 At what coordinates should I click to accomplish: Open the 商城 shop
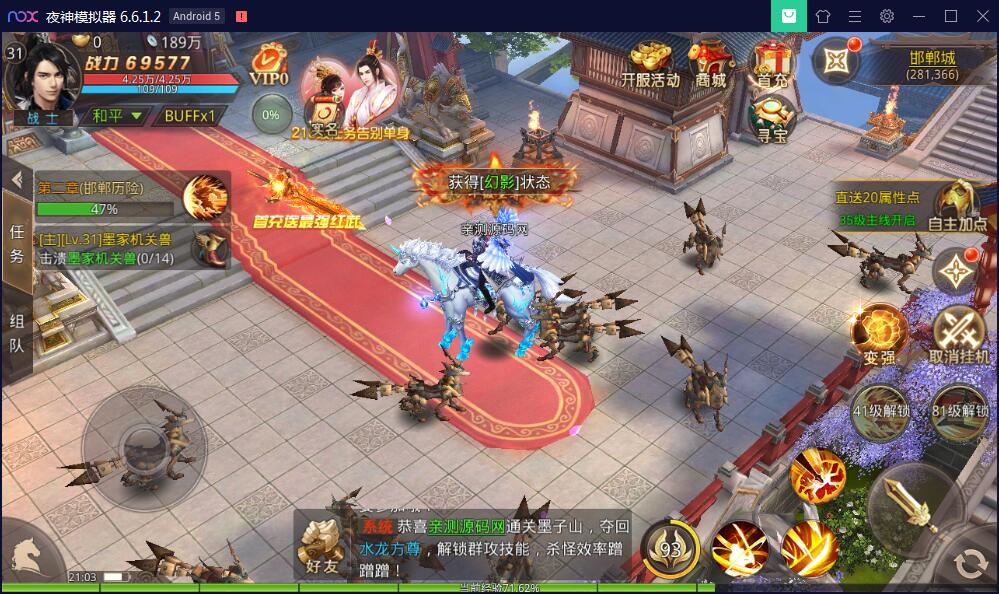711,64
